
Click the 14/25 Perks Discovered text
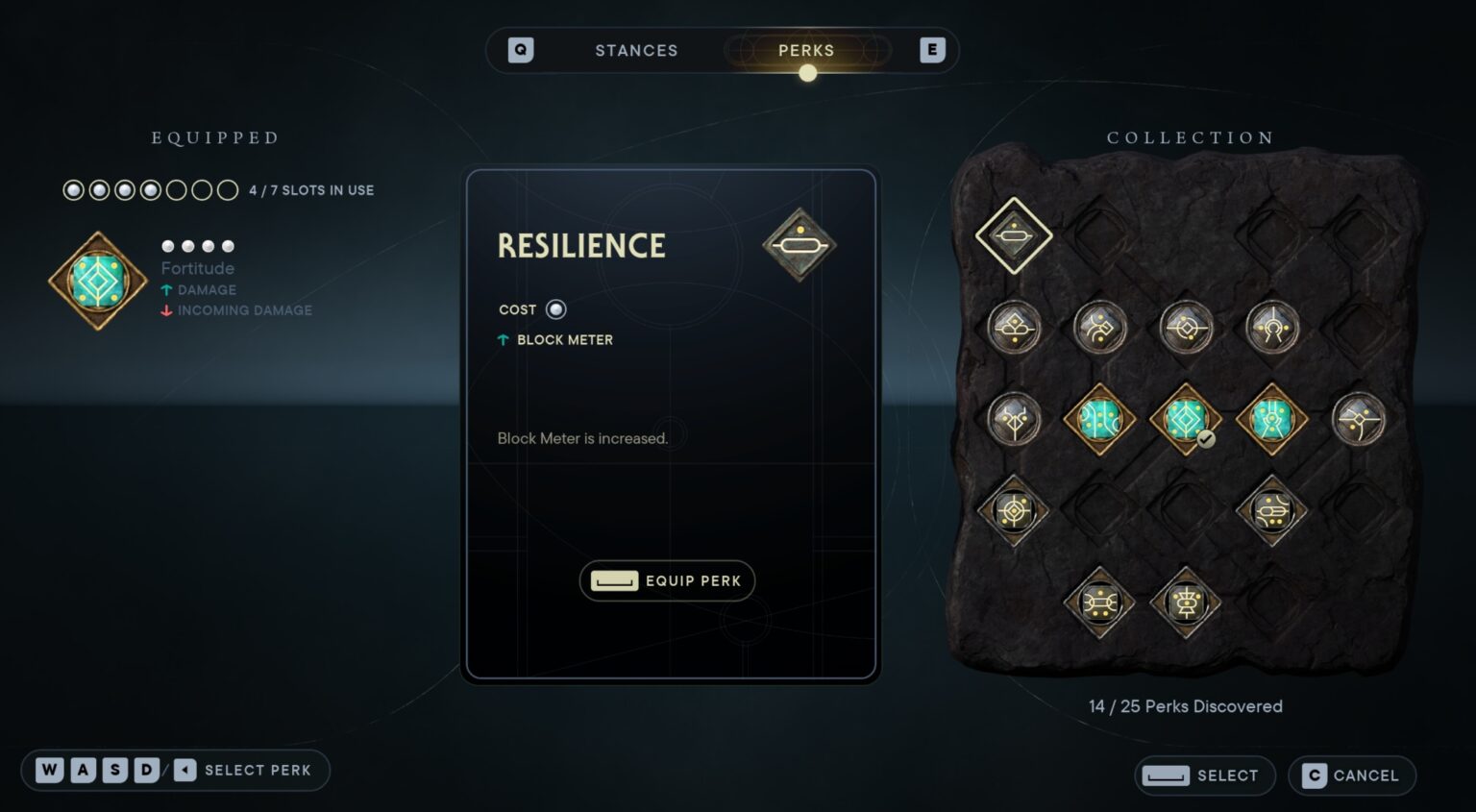click(1186, 705)
